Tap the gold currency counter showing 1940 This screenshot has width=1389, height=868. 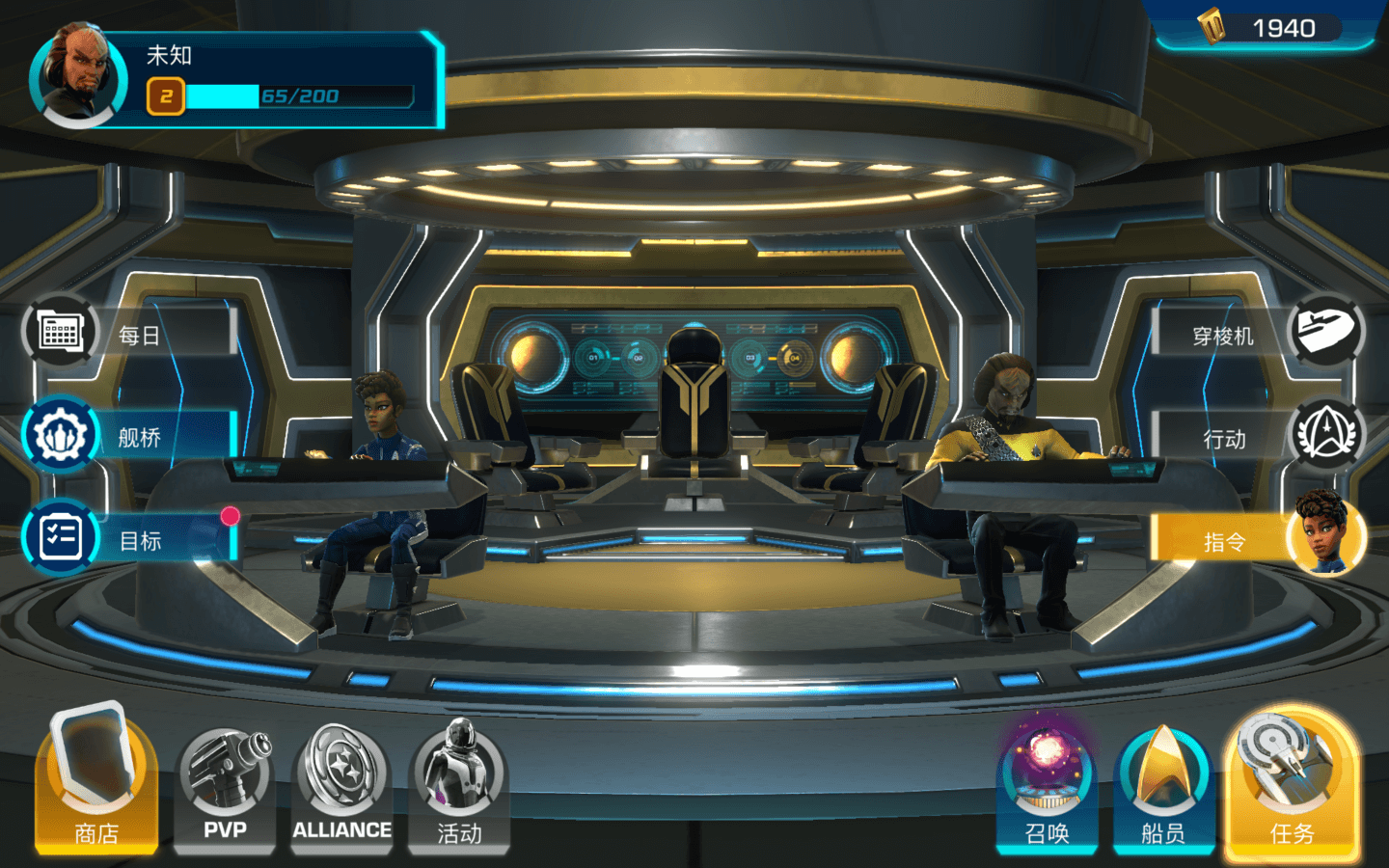click(x=1266, y=28)
